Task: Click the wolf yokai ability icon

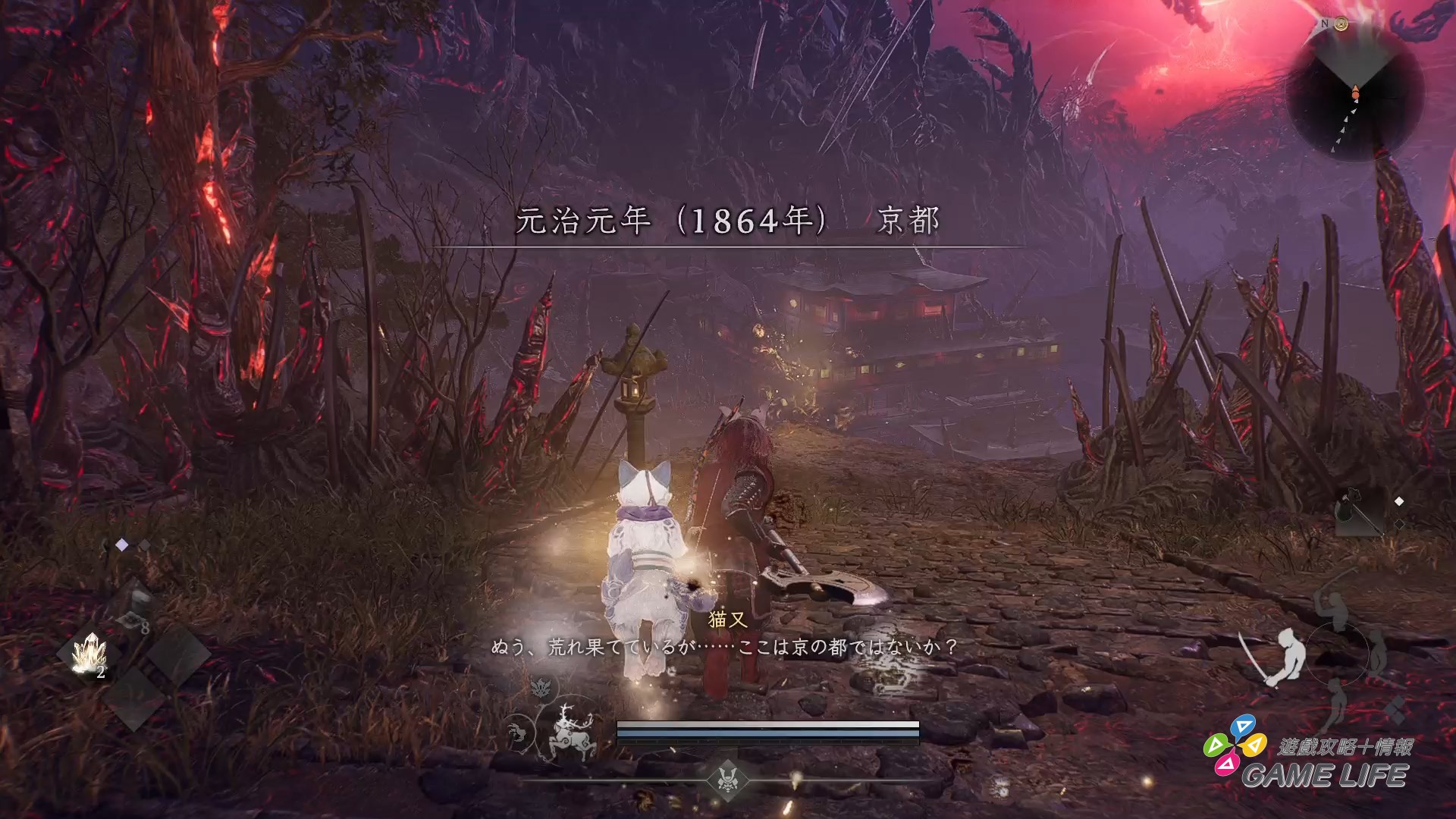Action: tap(516, 730)
